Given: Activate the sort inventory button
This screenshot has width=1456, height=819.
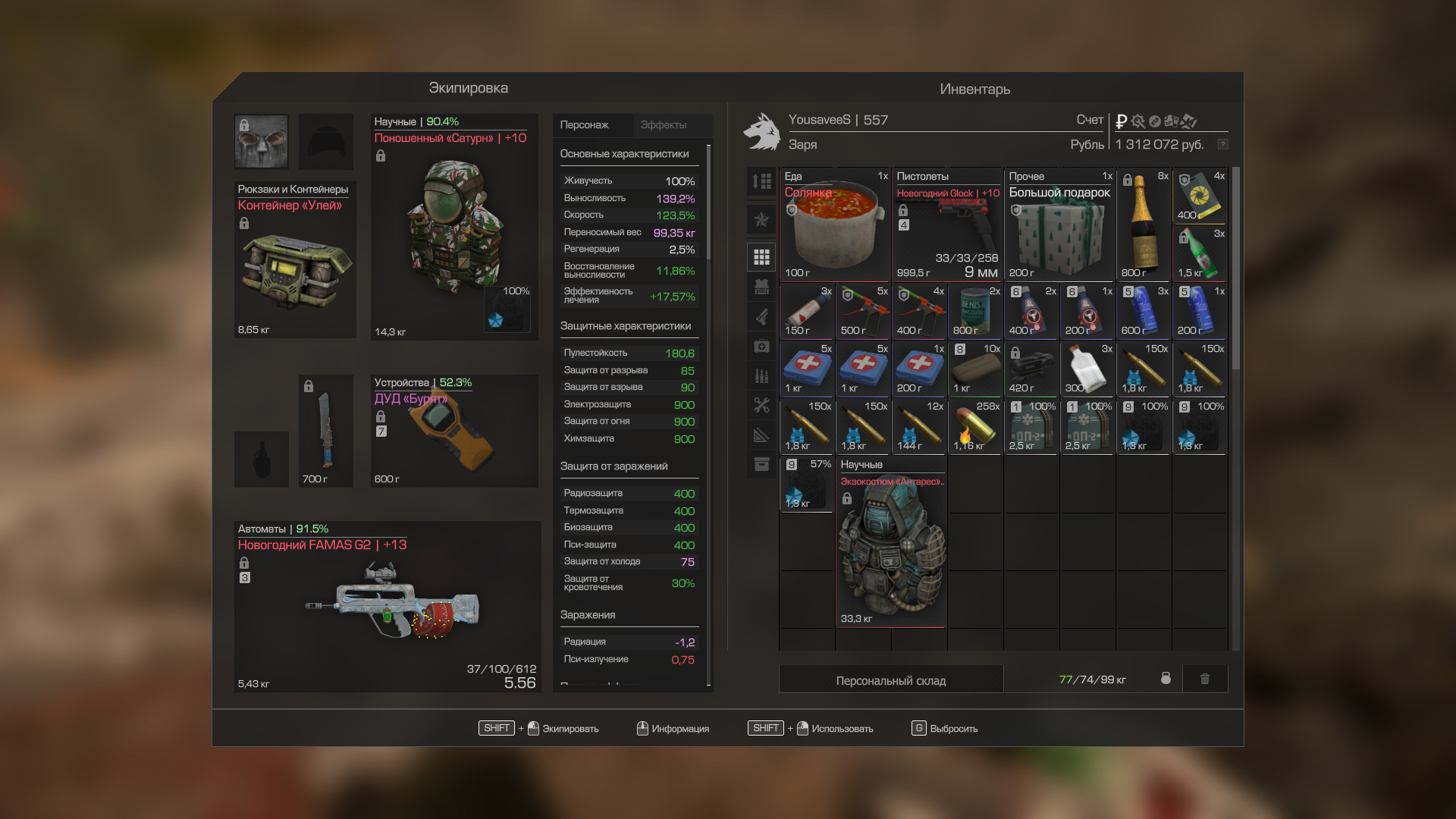Looking at the screenshot, I should 761,181.
